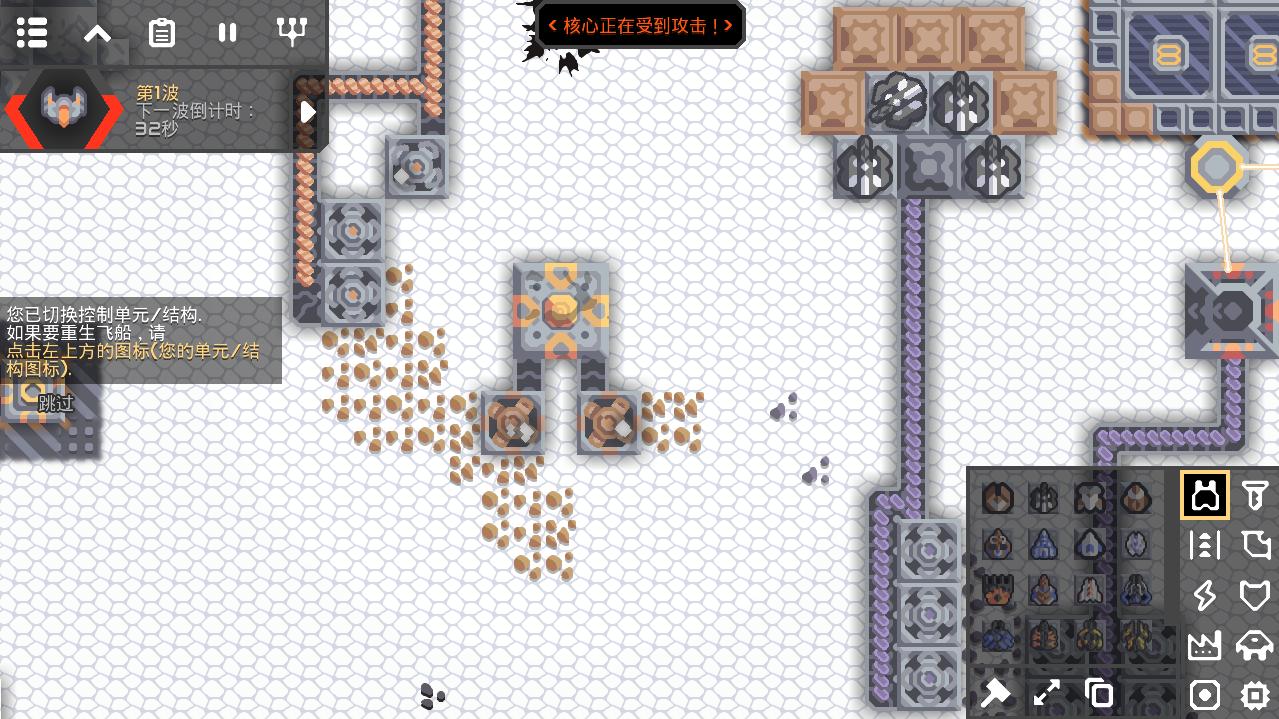Open the shield defense category
The width and height of the screenshot is (1279, 719).
click(x=1255, y=596)
